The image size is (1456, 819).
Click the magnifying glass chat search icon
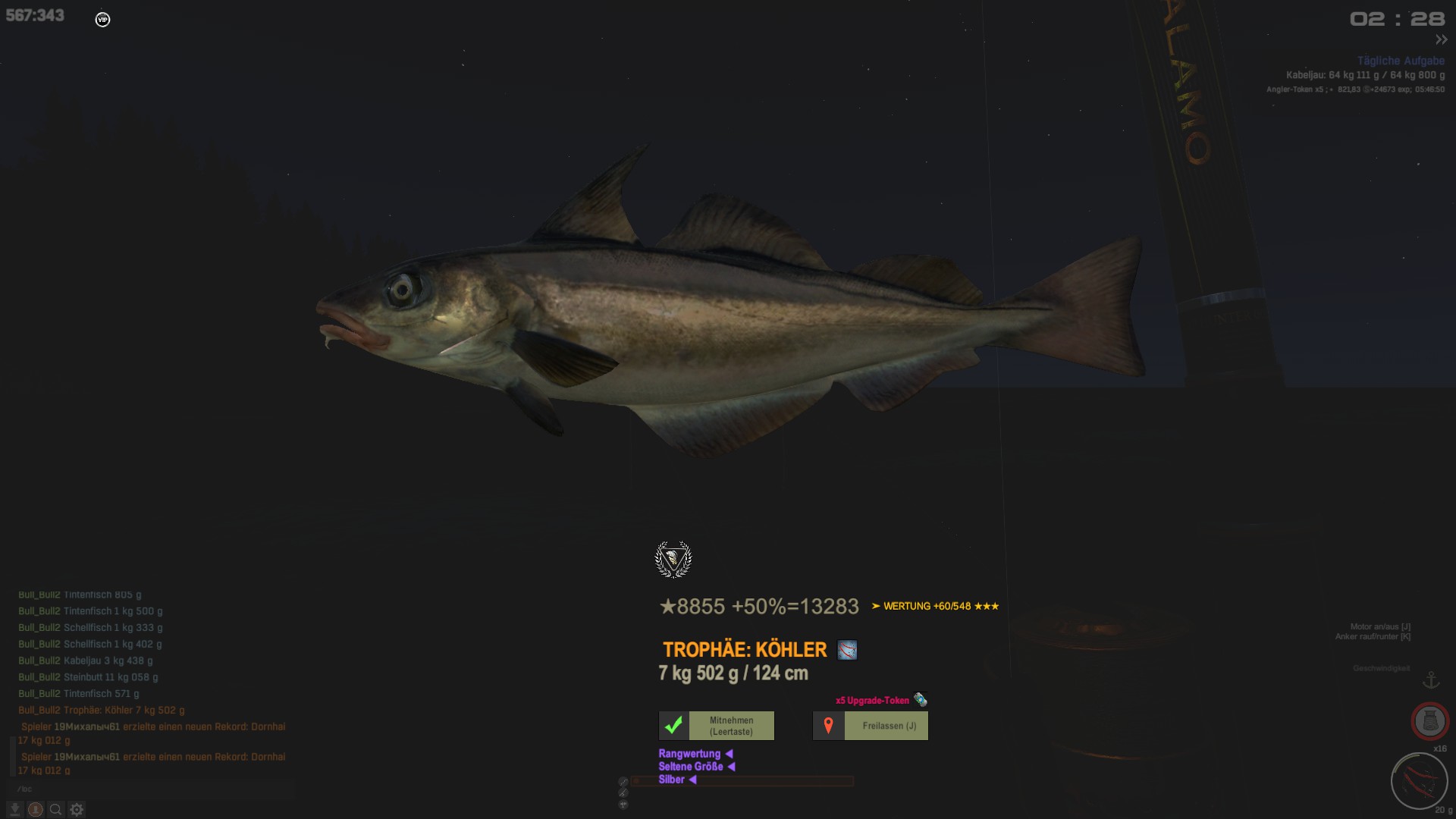(55, 809)
